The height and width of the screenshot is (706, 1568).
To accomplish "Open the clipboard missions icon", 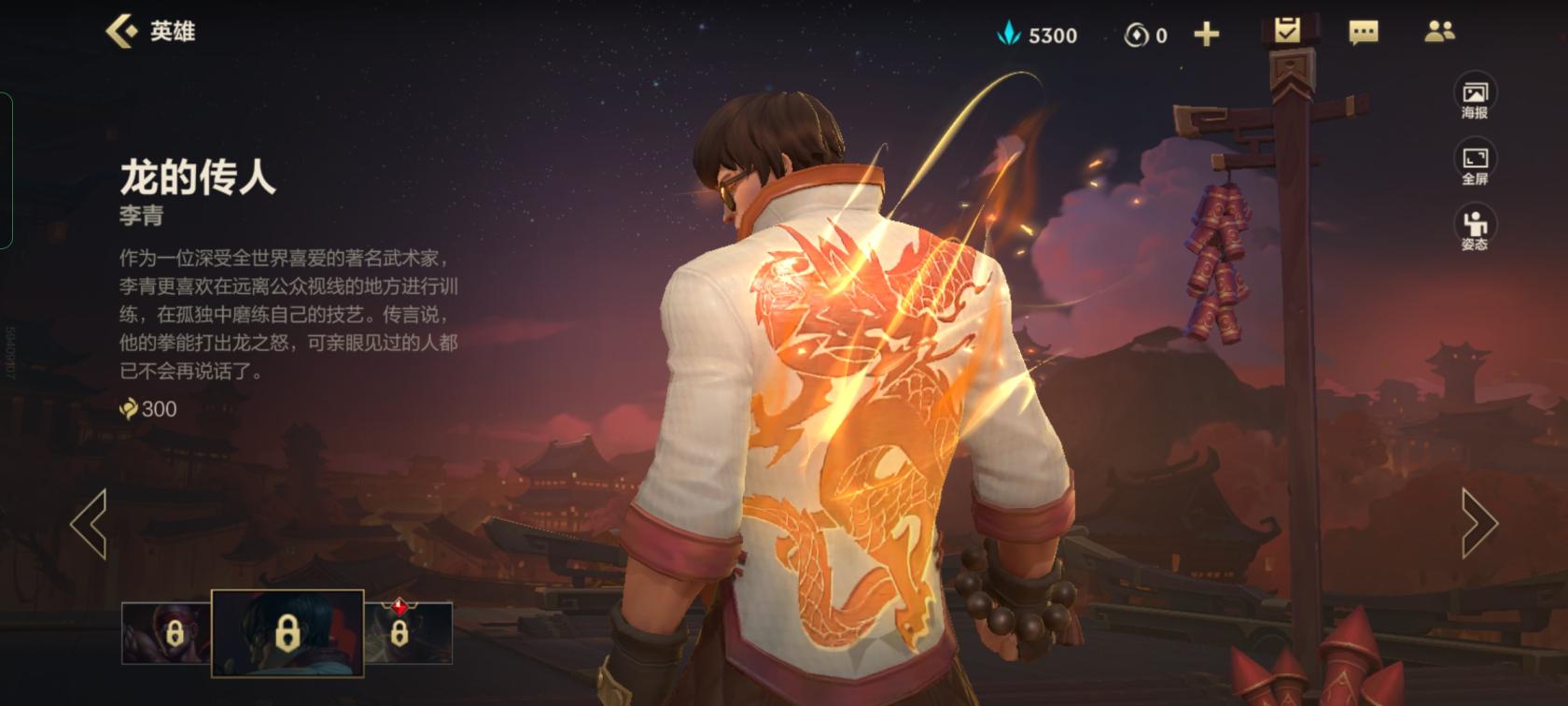I will pyautogui.click(x=1287, y=32).
